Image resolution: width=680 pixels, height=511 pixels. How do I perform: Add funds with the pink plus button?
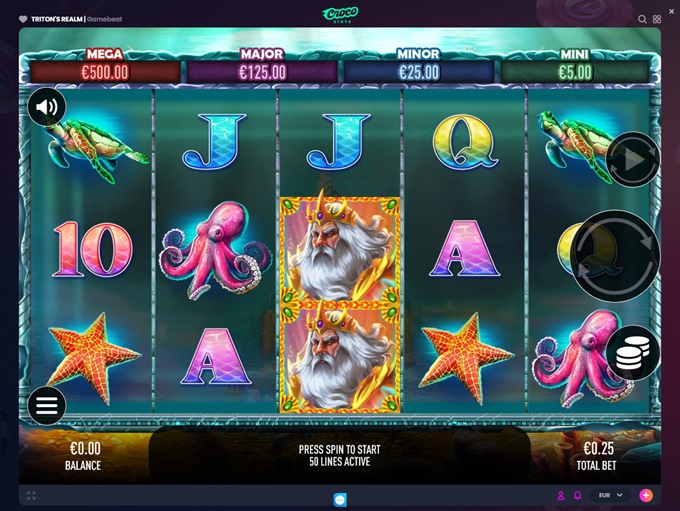tap(646, 495)
